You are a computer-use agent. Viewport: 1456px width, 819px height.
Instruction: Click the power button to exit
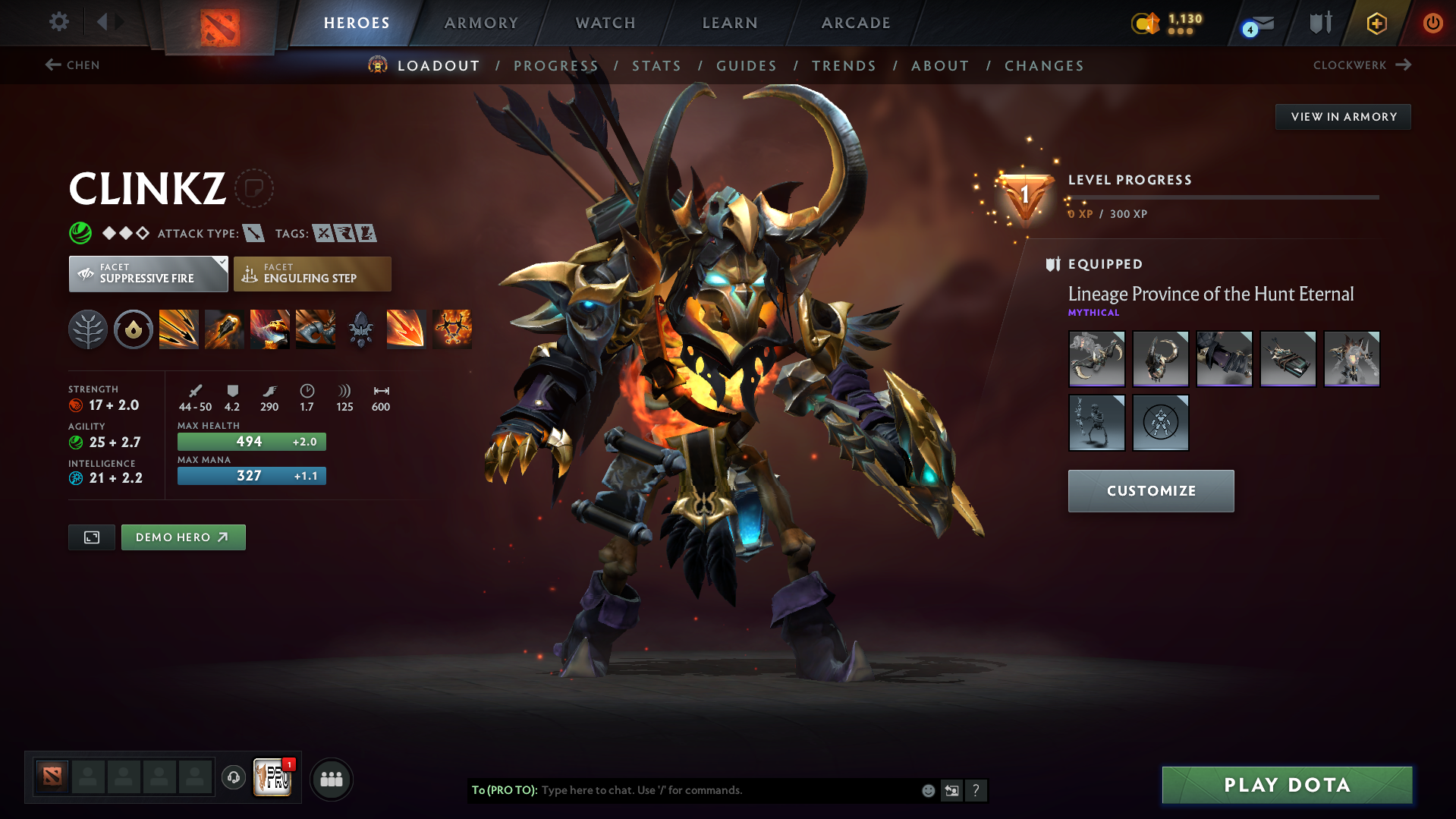pos(1432,23)
